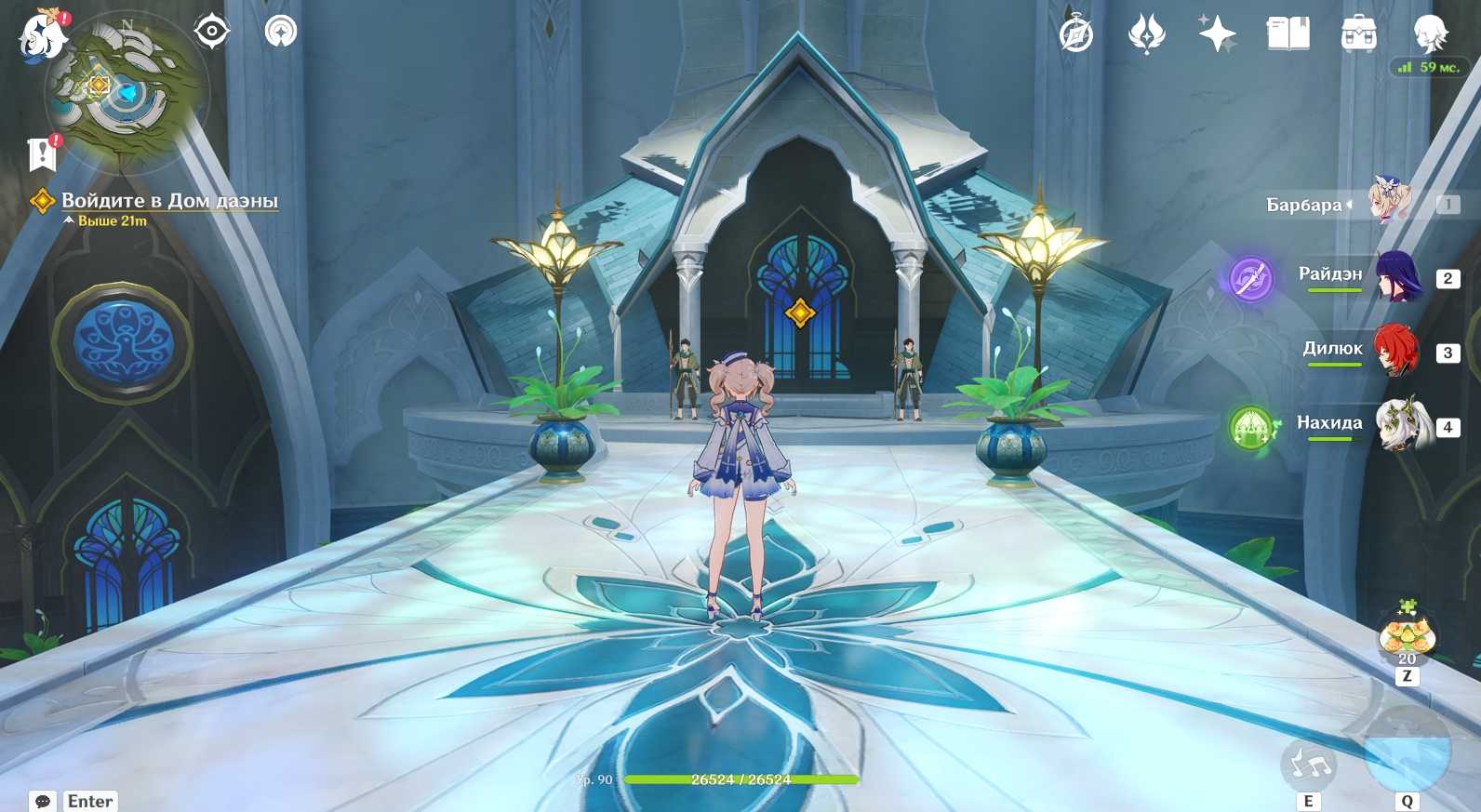This screenshot has width=1481, height=812.
Task: Use the food gadget quick slot
Action: coord(1407,634)
